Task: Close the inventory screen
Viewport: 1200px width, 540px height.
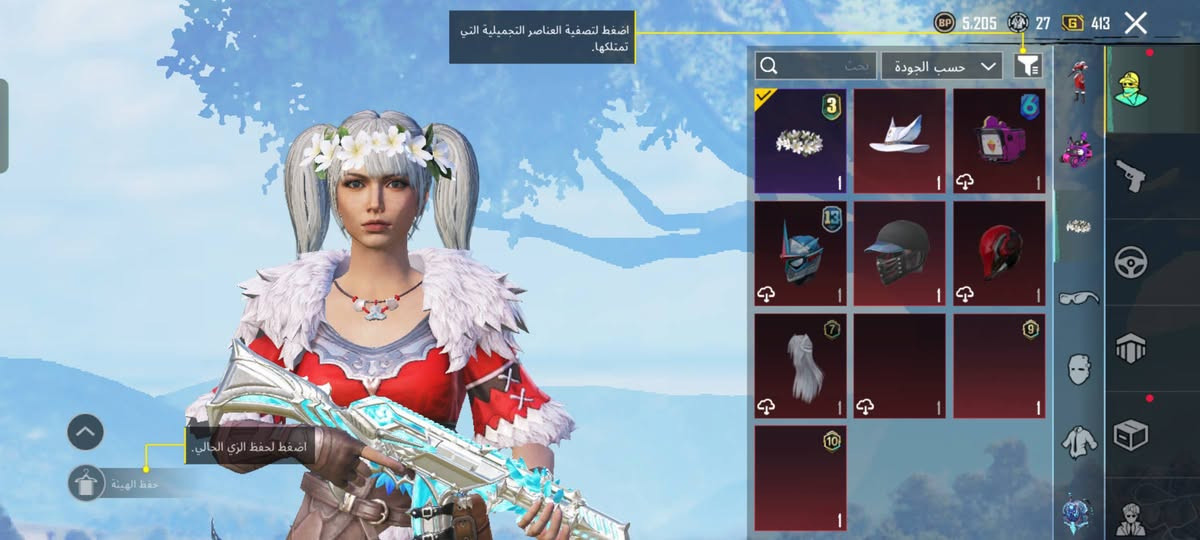Action: click(x=1135, y=23)
